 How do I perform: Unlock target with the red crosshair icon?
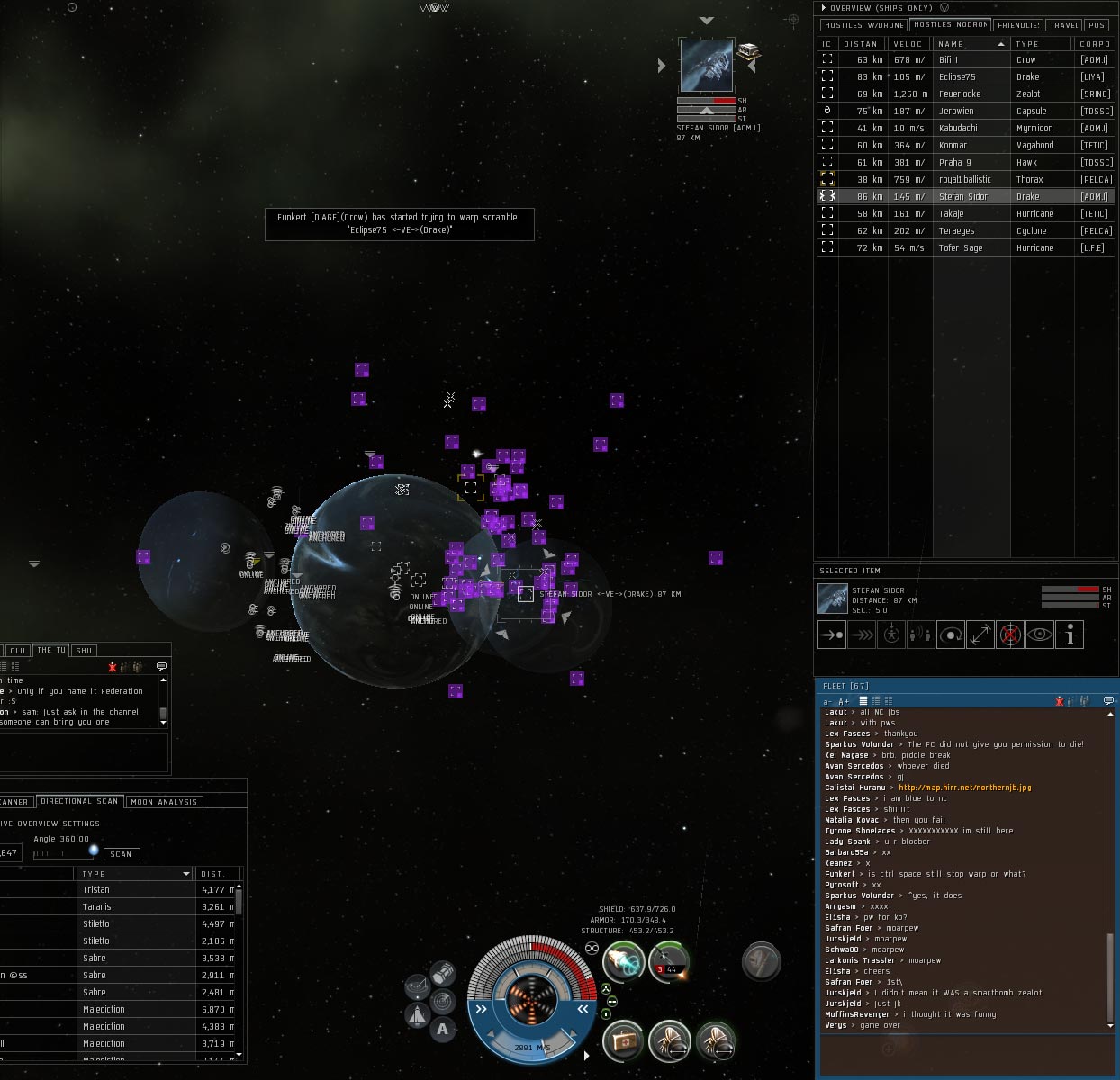point(1010,635)
